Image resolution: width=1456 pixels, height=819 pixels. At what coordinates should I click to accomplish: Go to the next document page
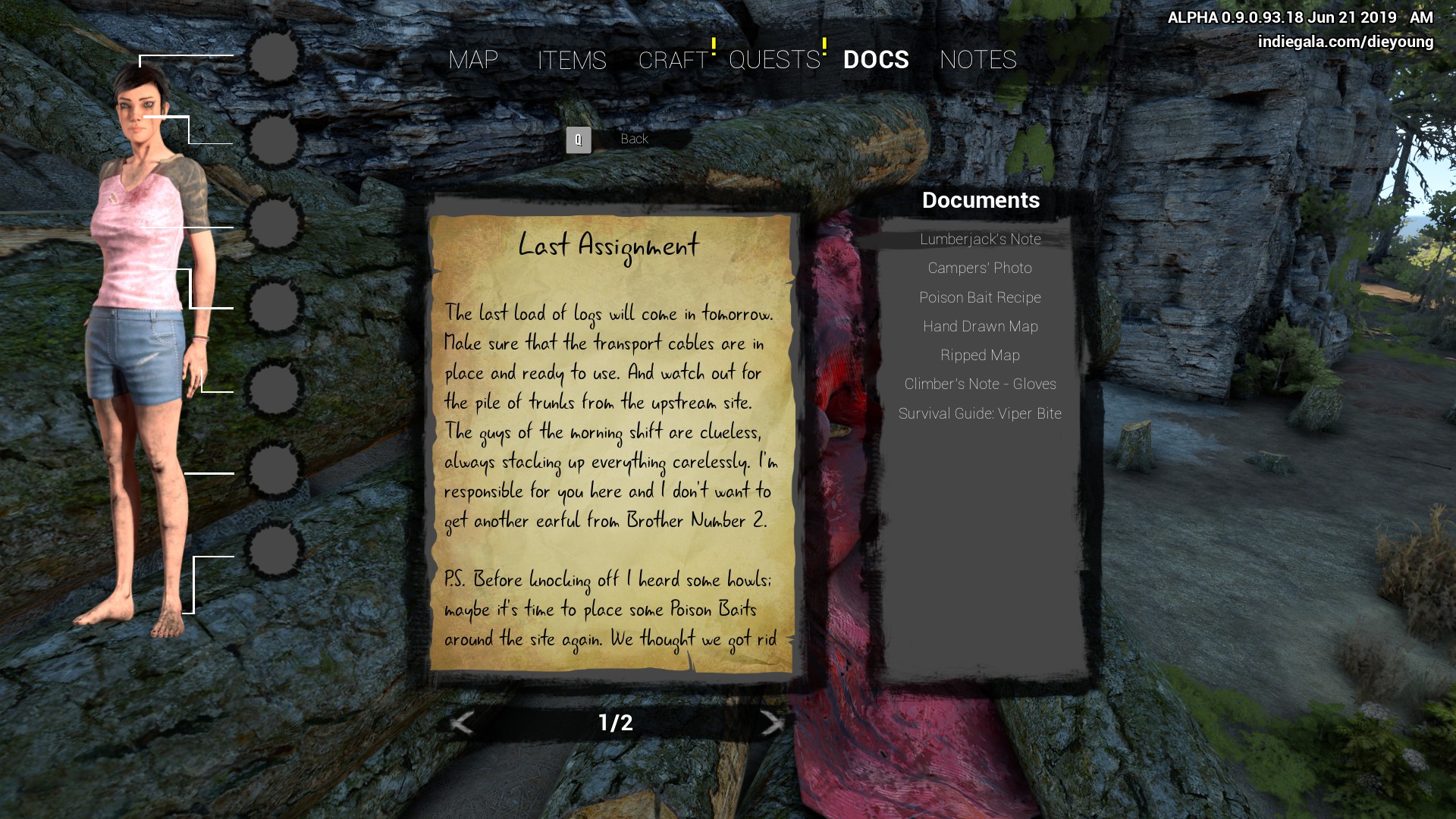(x=771, y=723)
